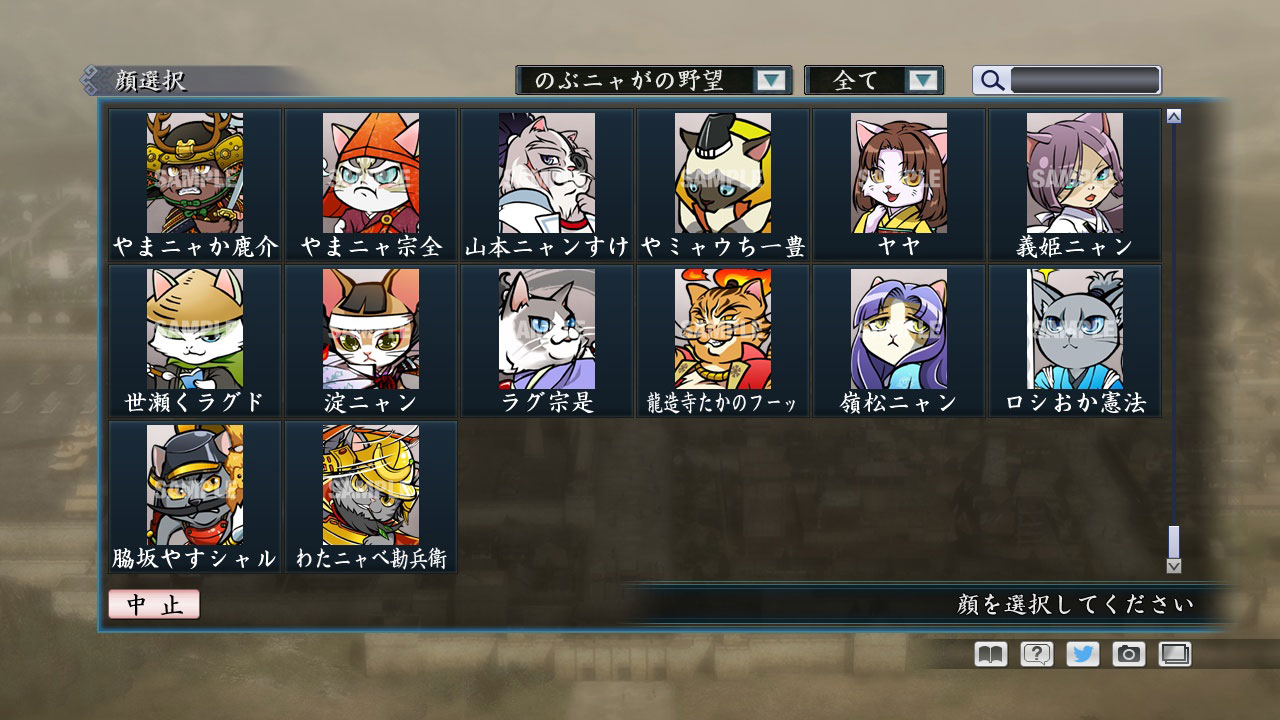
Task: Share on Twitter using the bird icon
Action: [1084, 654]
